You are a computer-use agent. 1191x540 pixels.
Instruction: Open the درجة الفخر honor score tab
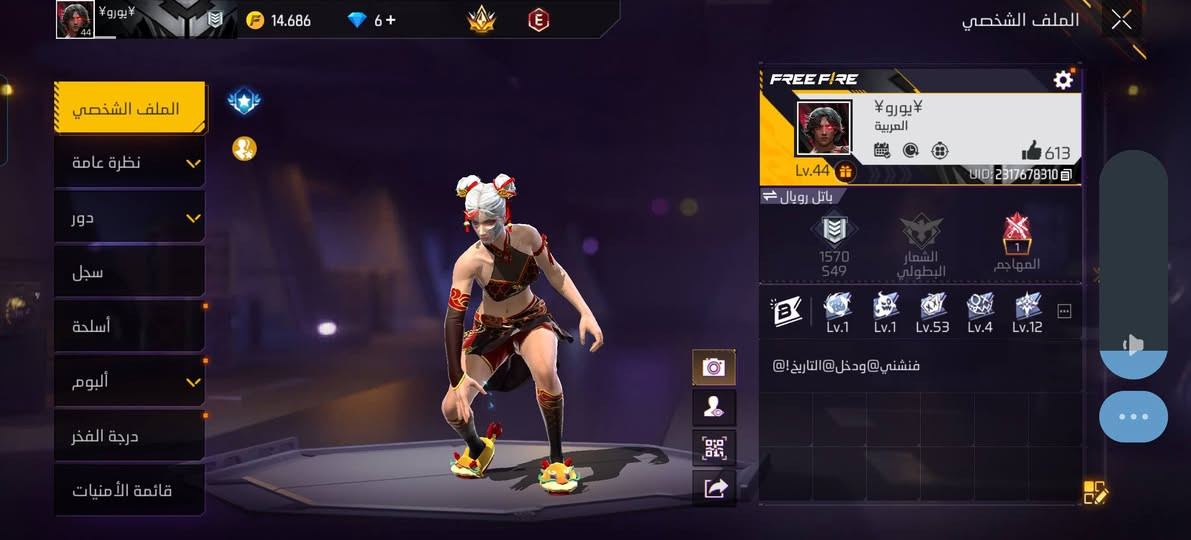[129, 436]
